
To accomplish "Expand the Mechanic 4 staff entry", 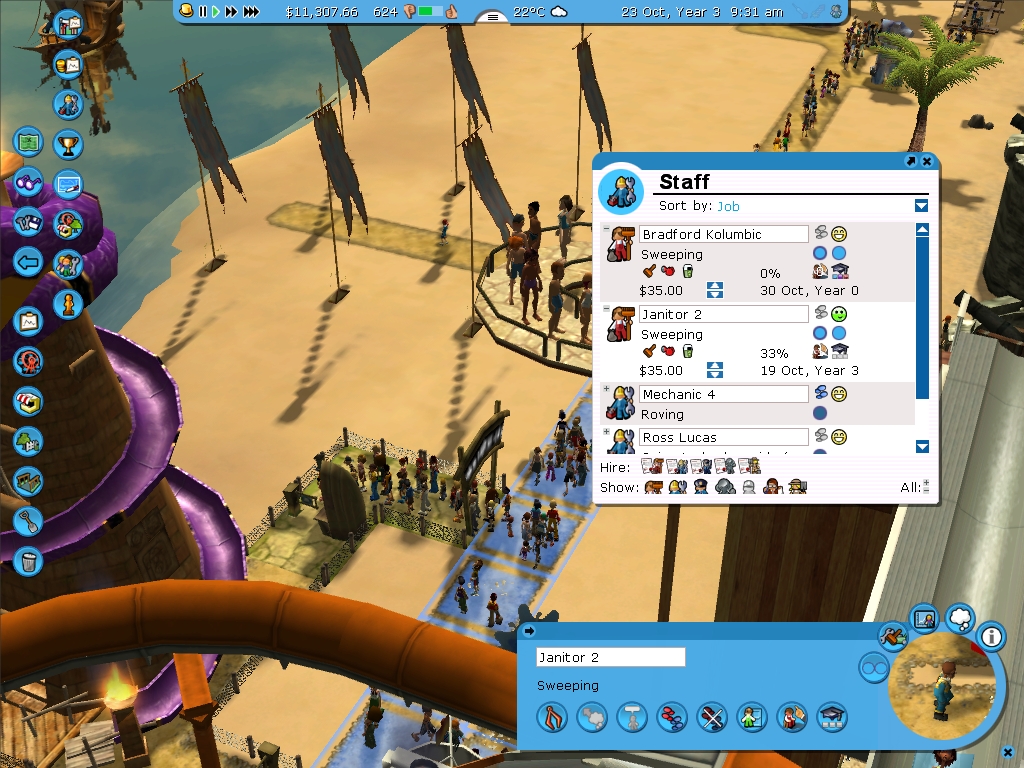I will pos(606,389).
